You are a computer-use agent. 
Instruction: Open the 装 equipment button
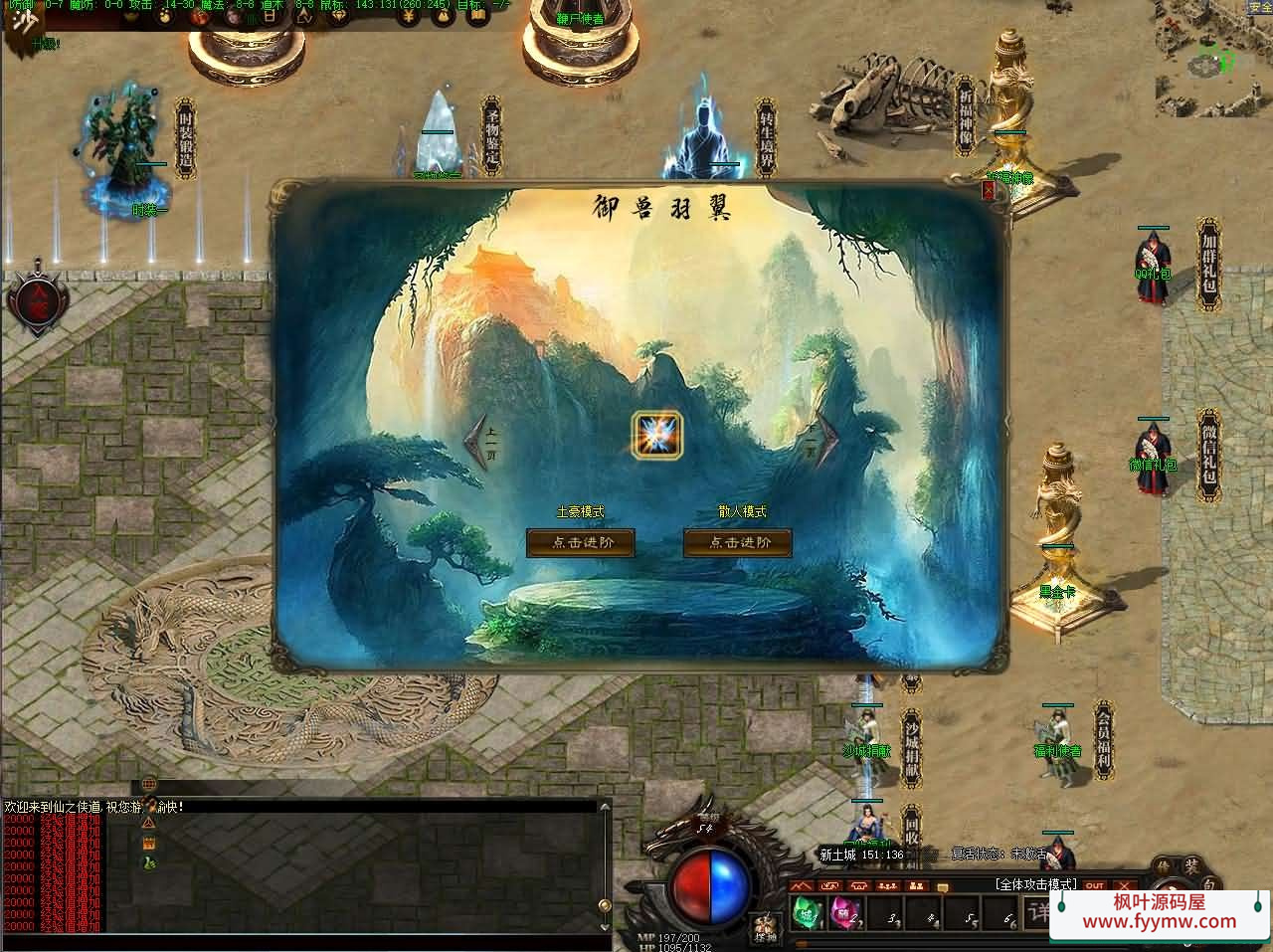click(1190, 866)
